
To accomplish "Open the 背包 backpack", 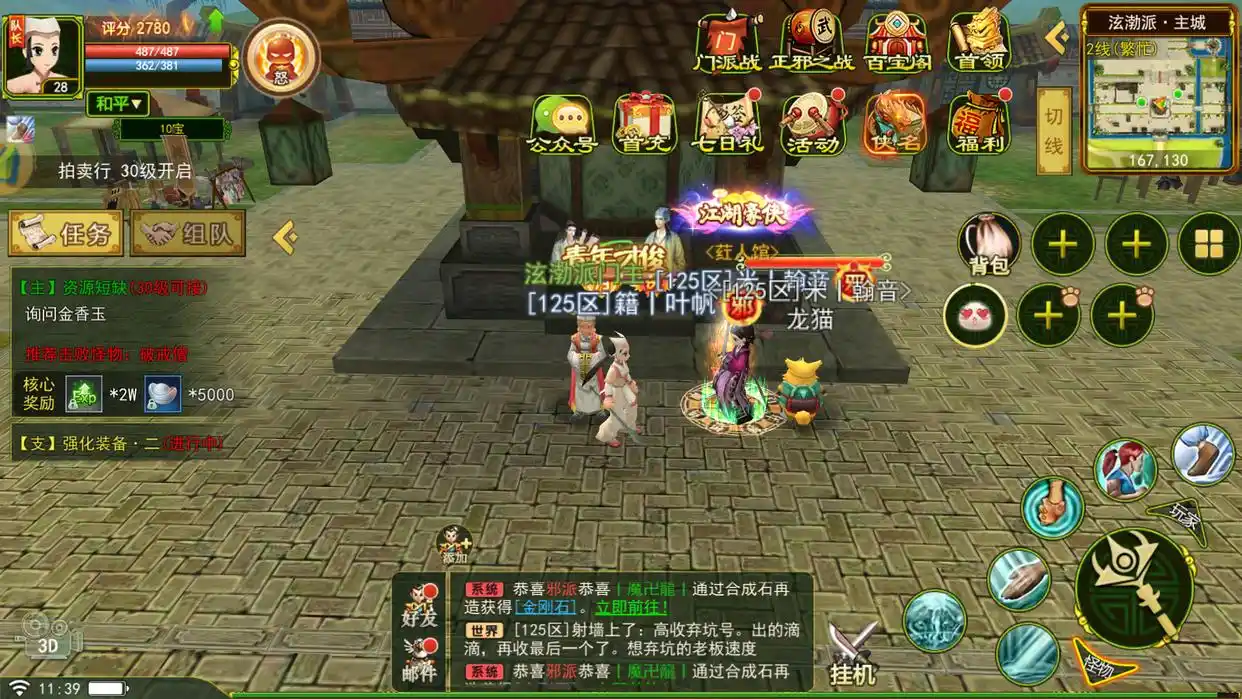I will tap(989, 245).
